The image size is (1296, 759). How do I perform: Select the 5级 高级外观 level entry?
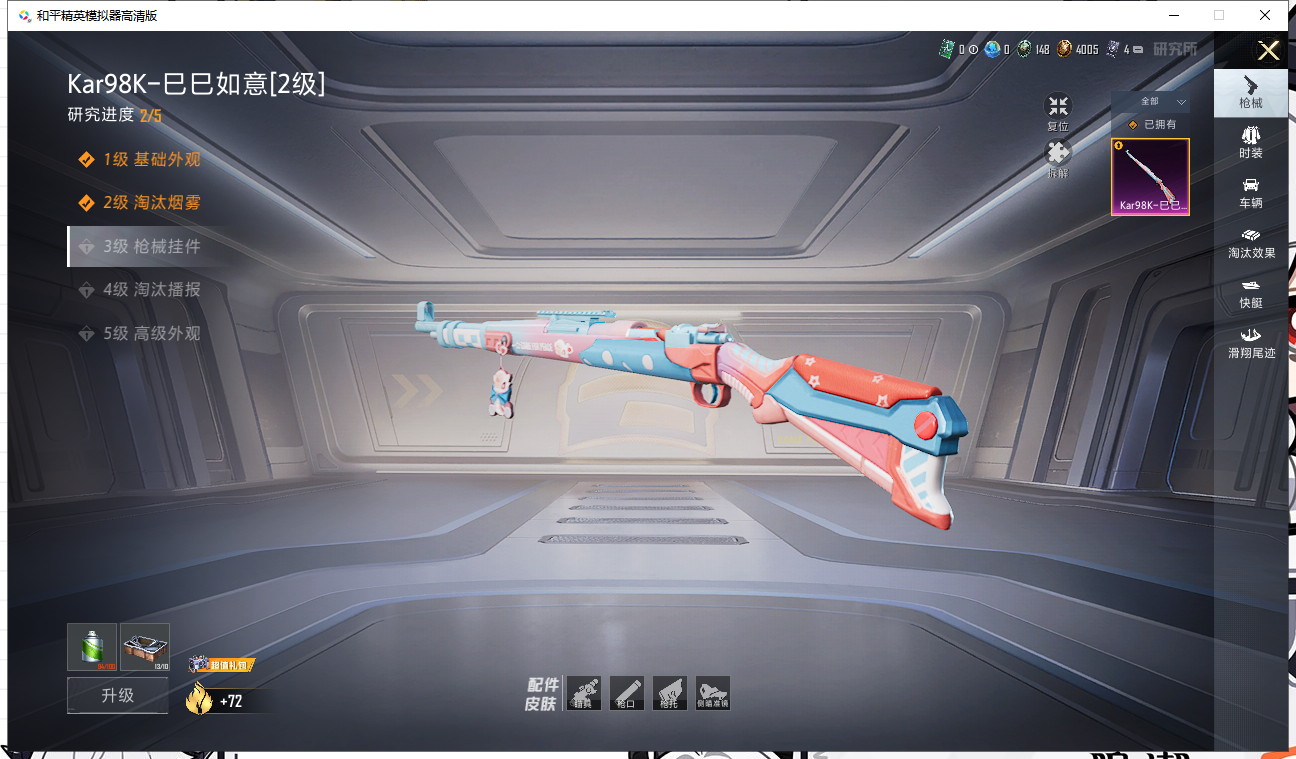click(x=151, y=334)
